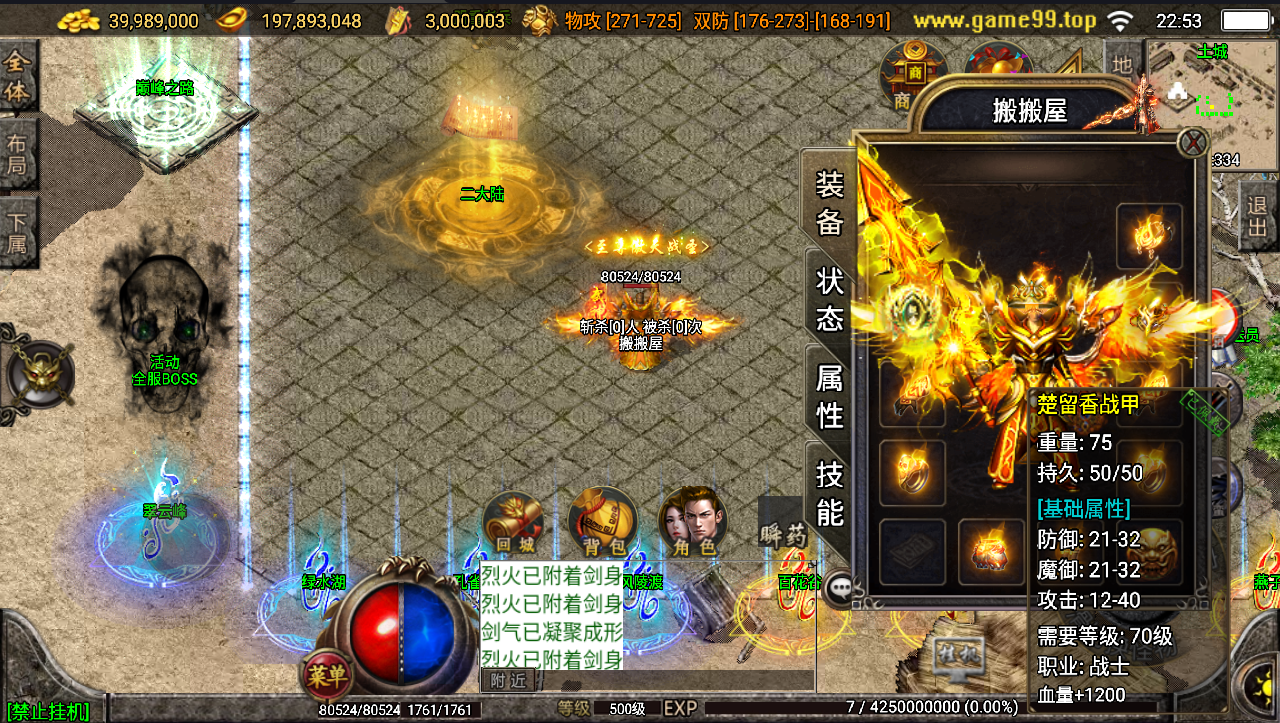Switch to the 装备 equipment tab
This screenshot has height=723, width=1280.
[830, 202]
